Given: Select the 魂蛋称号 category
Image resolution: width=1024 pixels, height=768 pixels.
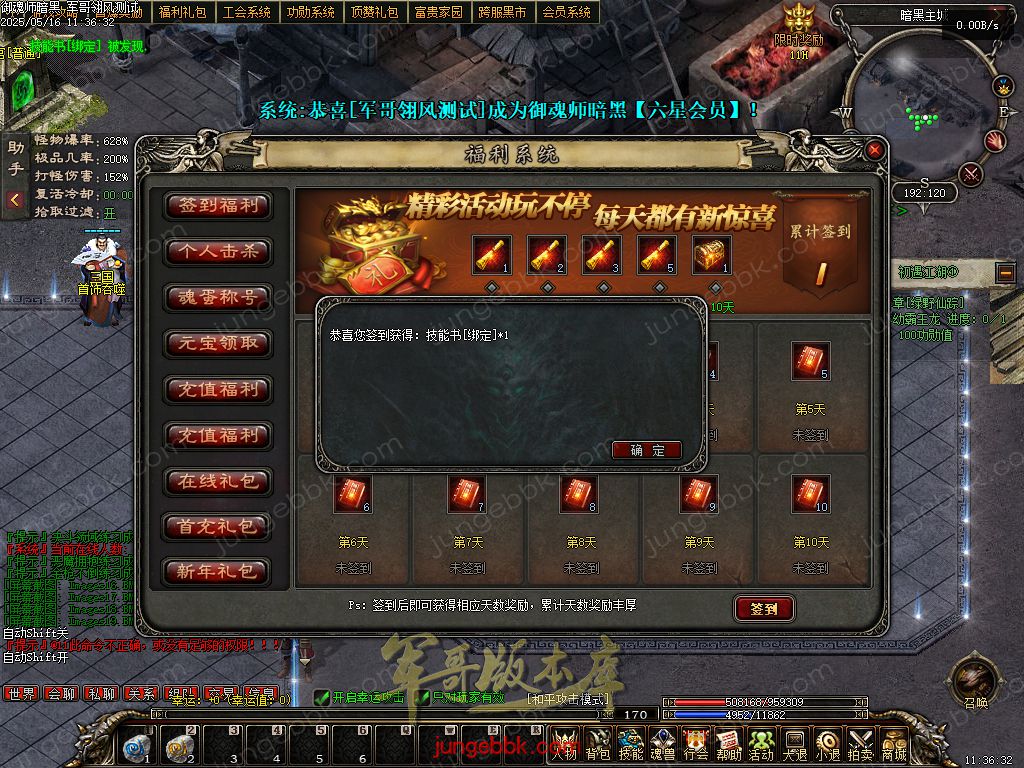Looking at the screenshot, I should point(218,298).
